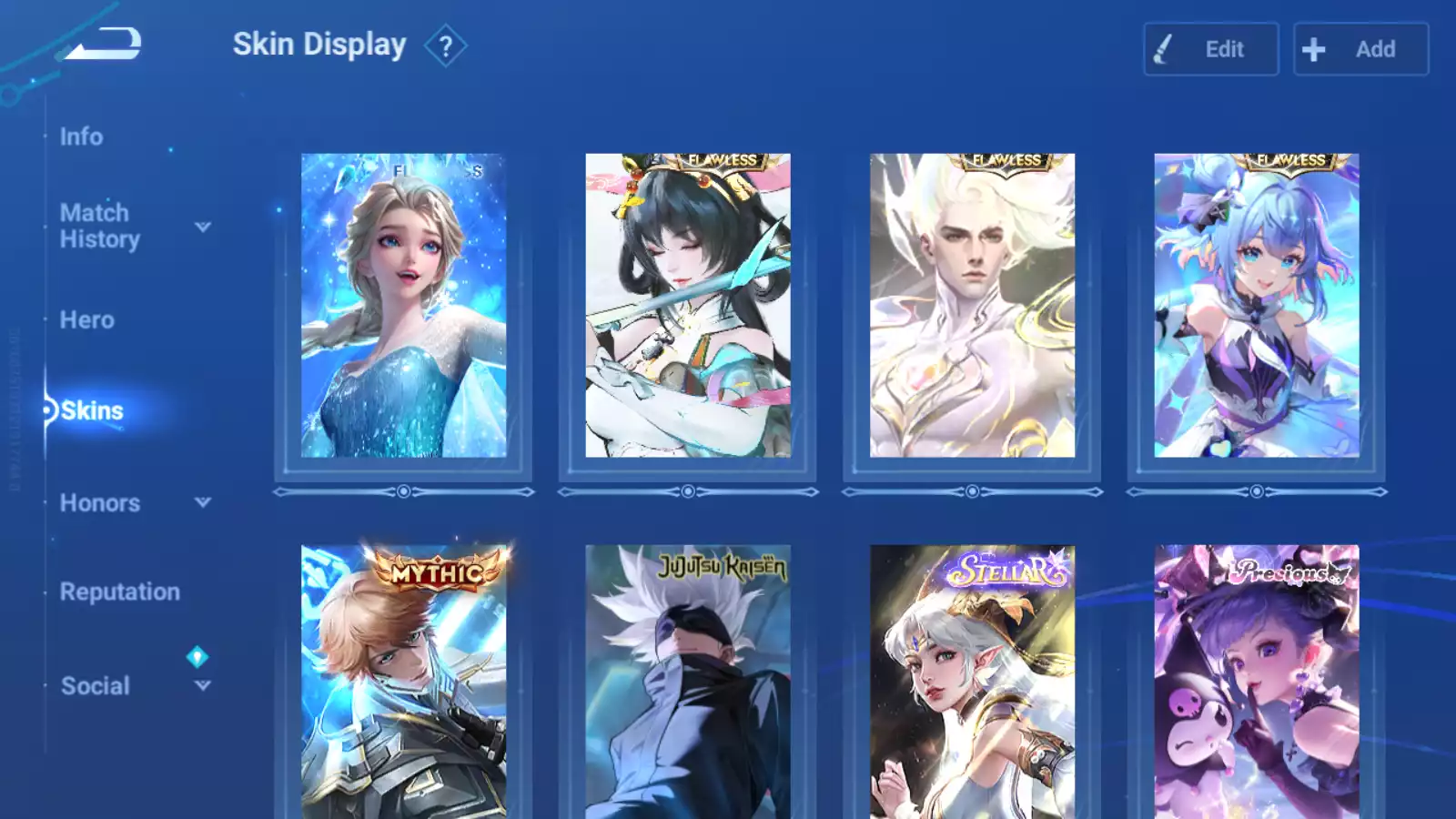Open the Match History tab
The image size is (1456, 819).
click(x=100, y=226)
